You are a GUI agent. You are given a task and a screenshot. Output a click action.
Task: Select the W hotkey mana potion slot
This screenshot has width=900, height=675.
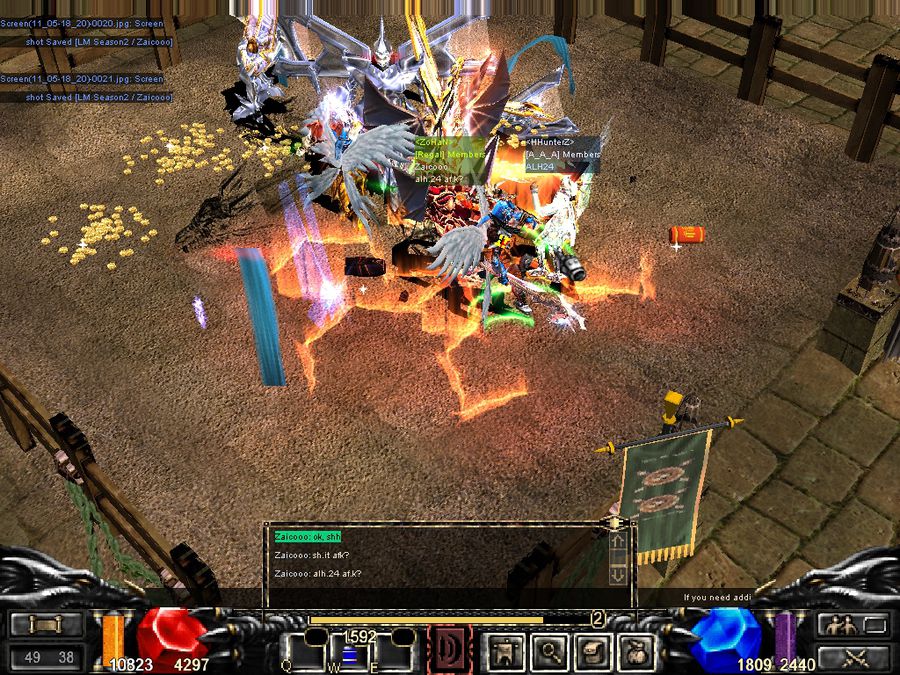(350, 652)
